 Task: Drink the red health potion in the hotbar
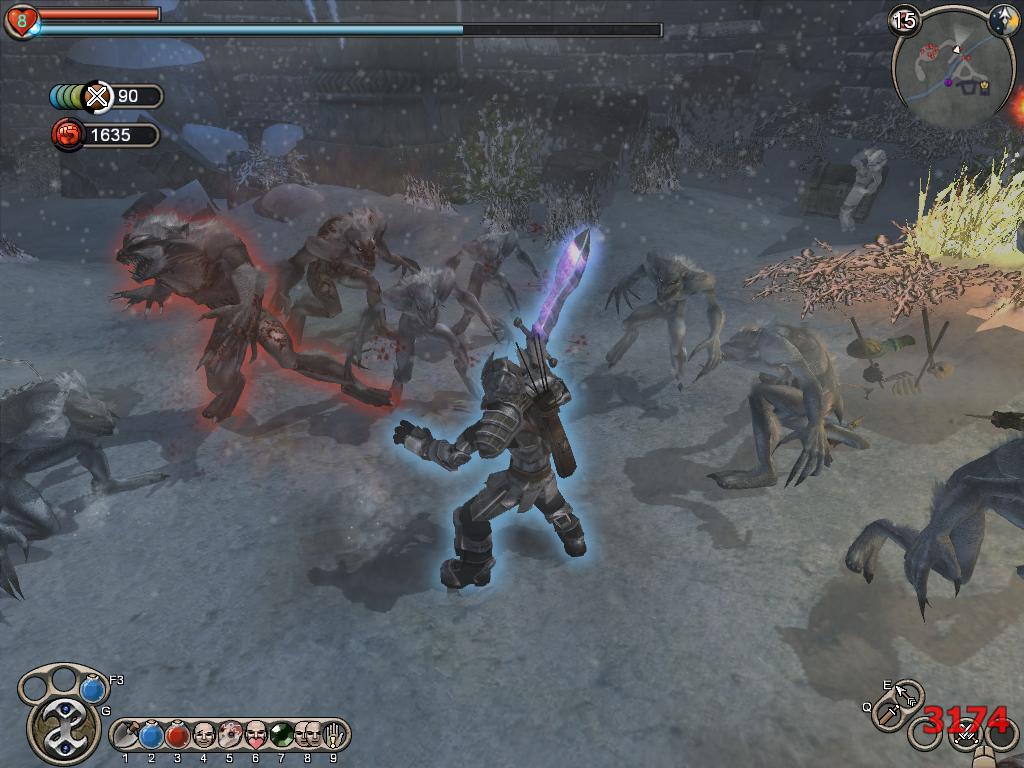click(x=178, y=736)
